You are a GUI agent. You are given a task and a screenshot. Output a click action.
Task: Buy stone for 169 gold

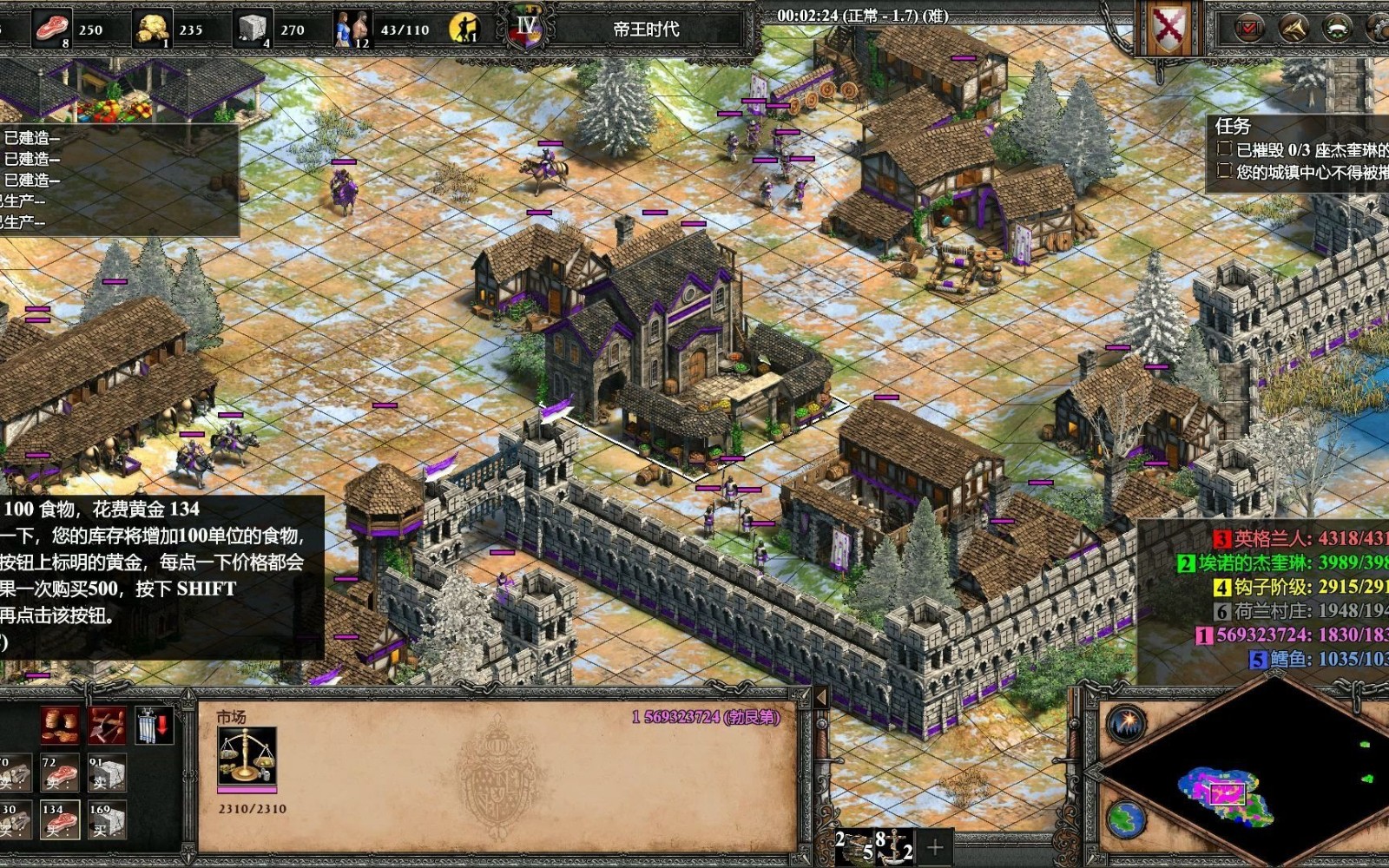pos(107,819)
